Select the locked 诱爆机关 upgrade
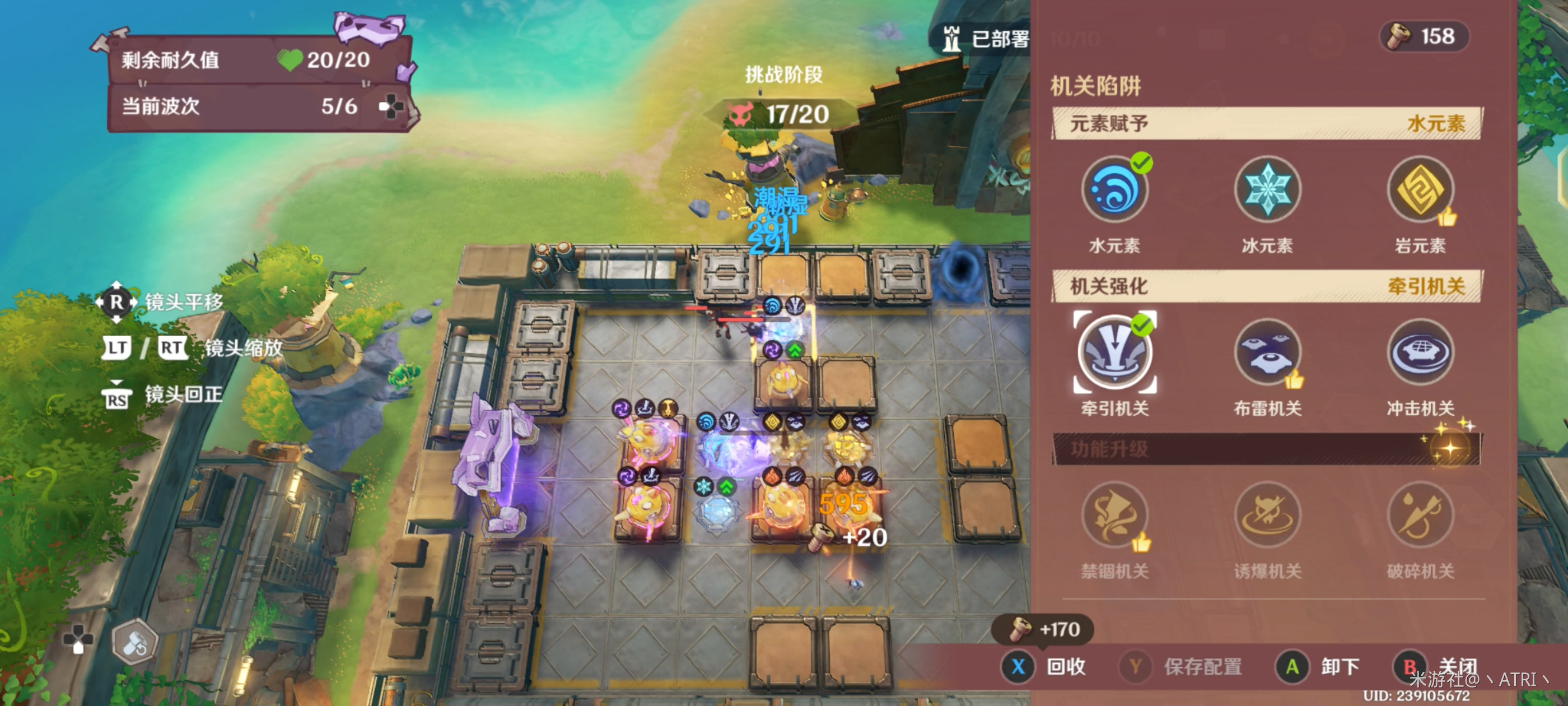The width and height of the screenshot is (1568, 706). (1267, 515)
